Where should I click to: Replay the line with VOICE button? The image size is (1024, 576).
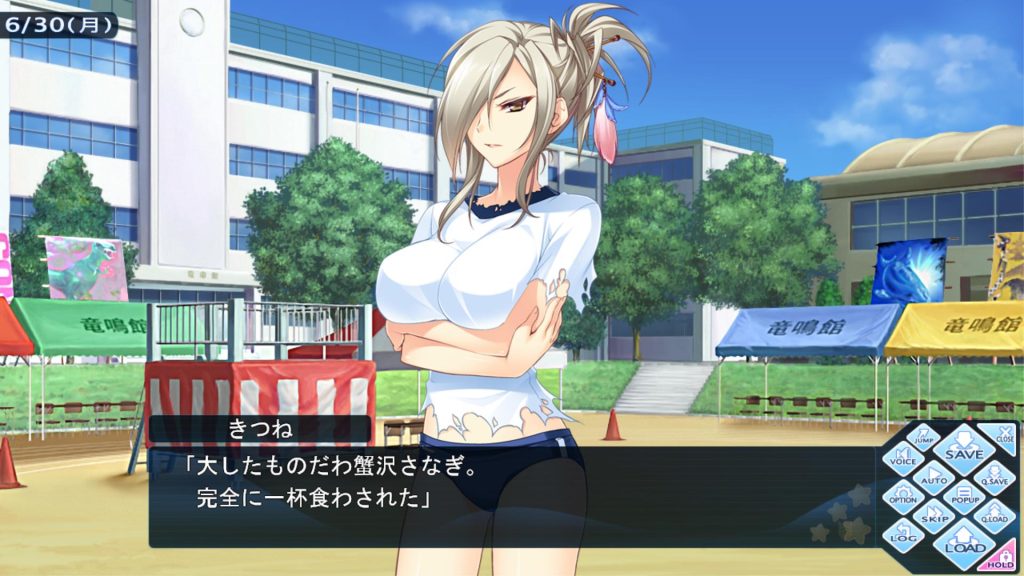click(x=903, y=458)
